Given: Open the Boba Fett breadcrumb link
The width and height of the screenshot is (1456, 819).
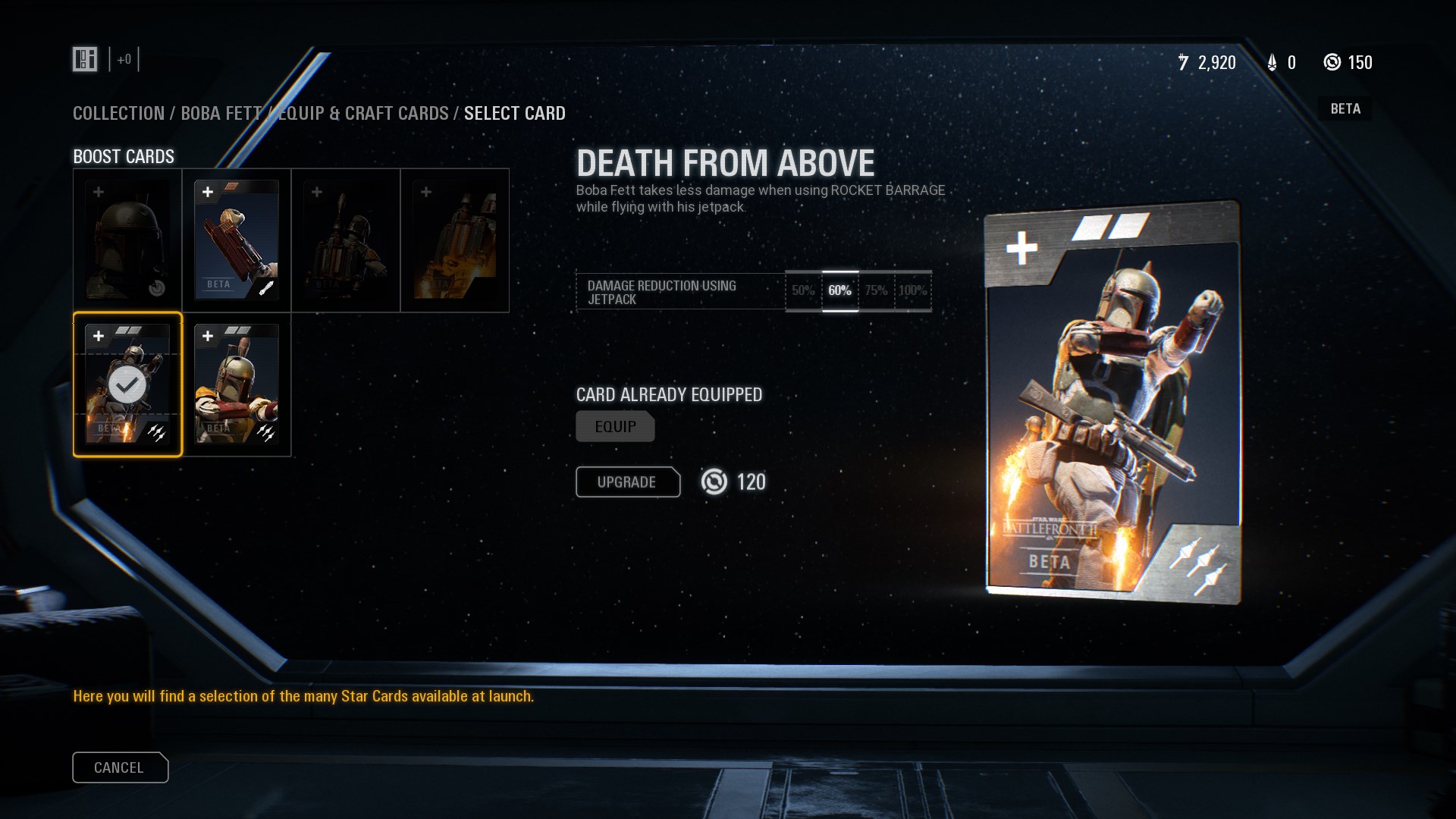Looking at the screenshot, I should [x=220, y=114].
